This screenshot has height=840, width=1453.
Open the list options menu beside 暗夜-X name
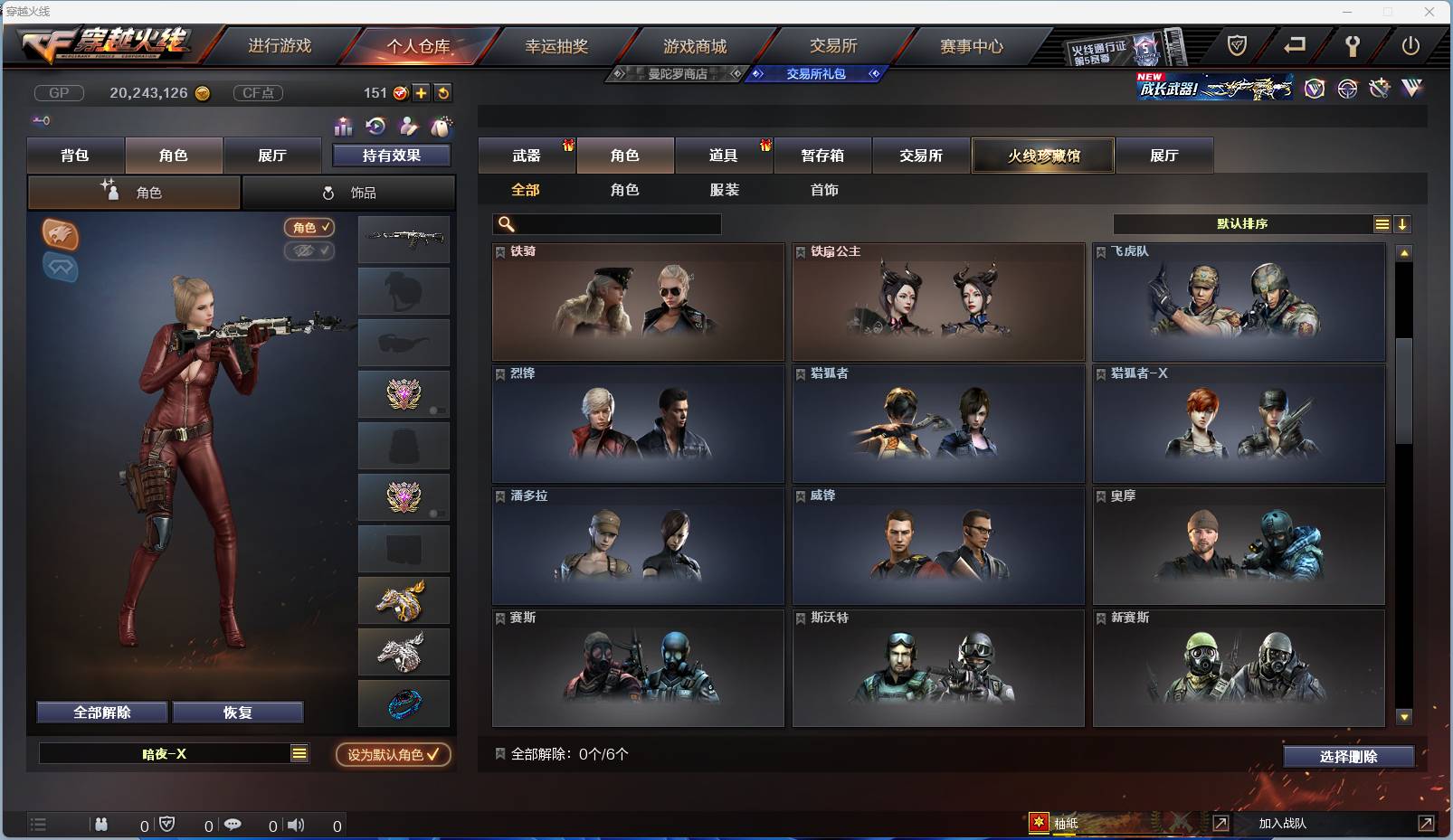299,753
